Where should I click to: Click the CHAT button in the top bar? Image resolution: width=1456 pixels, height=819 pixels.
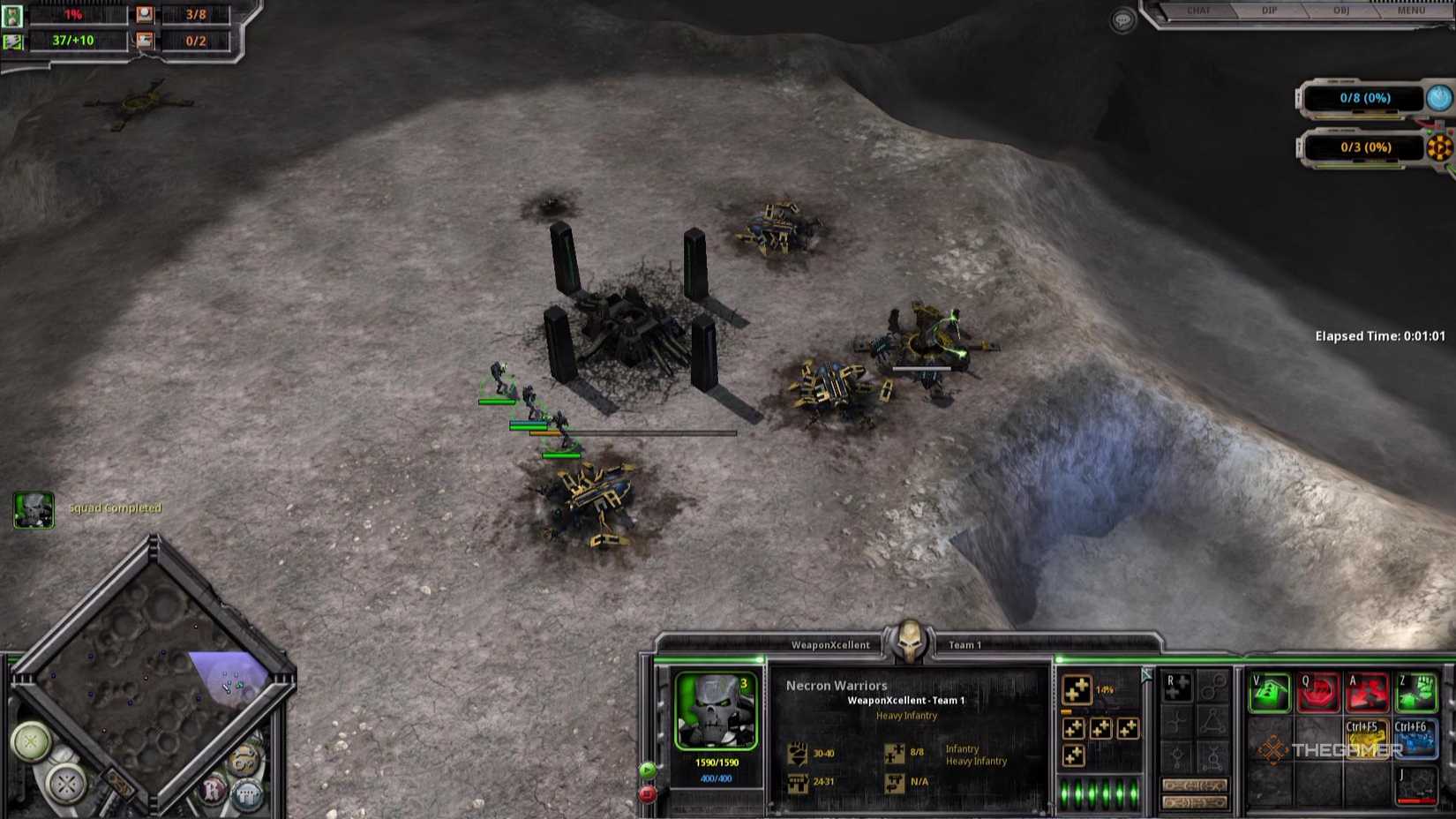tap(1199, 11)
